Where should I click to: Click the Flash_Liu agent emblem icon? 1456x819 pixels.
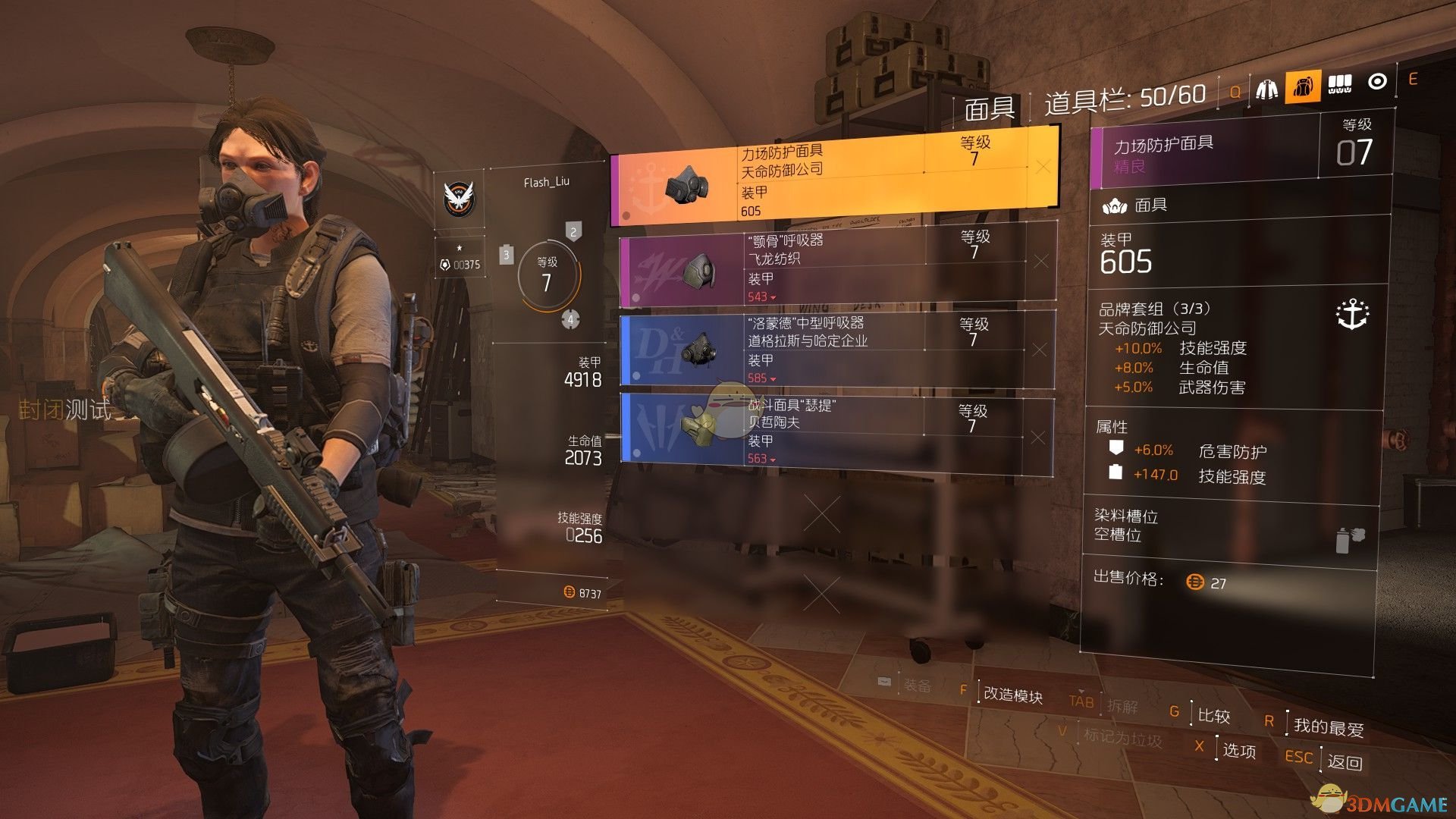pos(459,199)
